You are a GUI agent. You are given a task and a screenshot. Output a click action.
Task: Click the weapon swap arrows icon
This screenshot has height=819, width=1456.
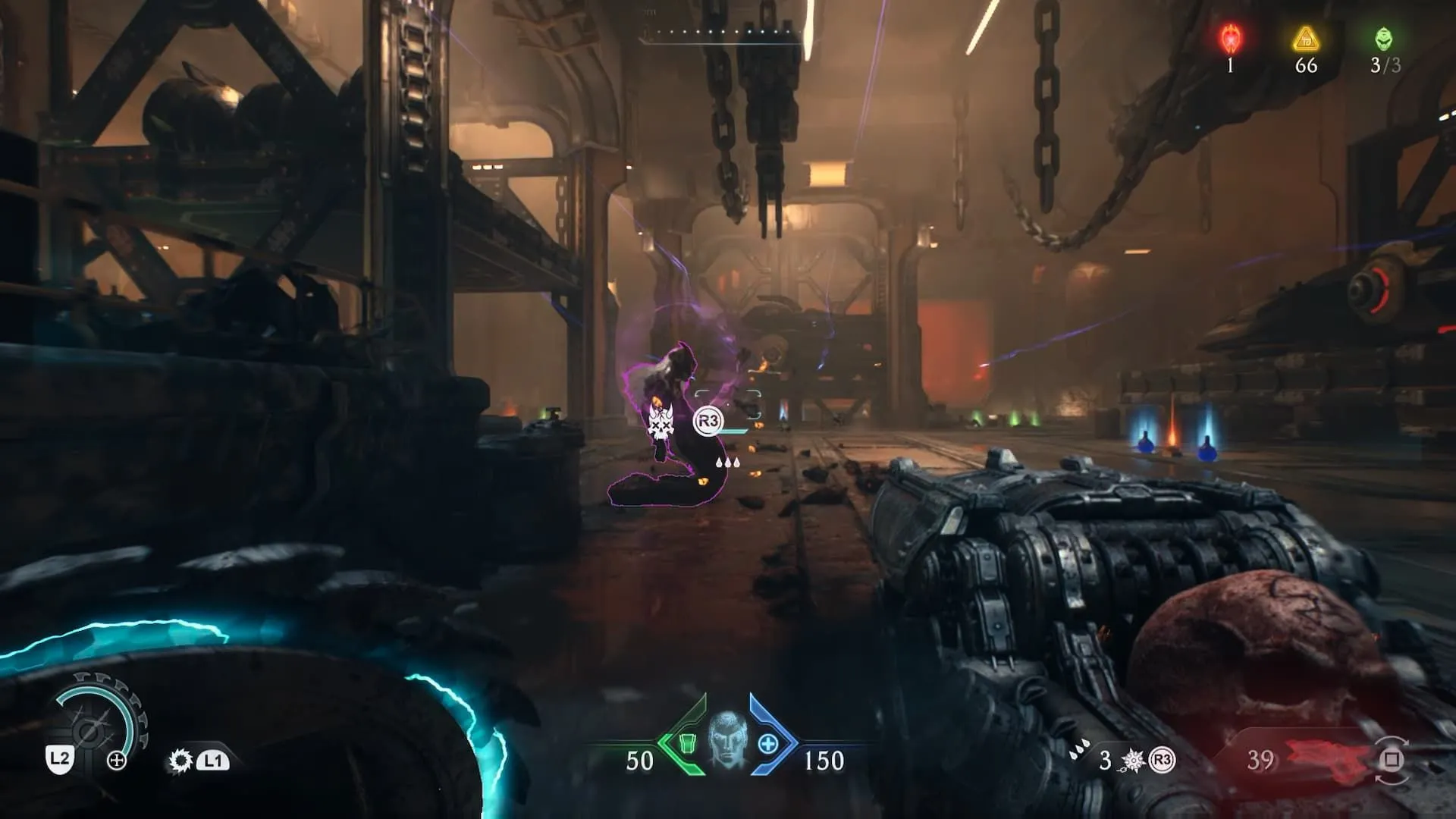coord(1392,760)
